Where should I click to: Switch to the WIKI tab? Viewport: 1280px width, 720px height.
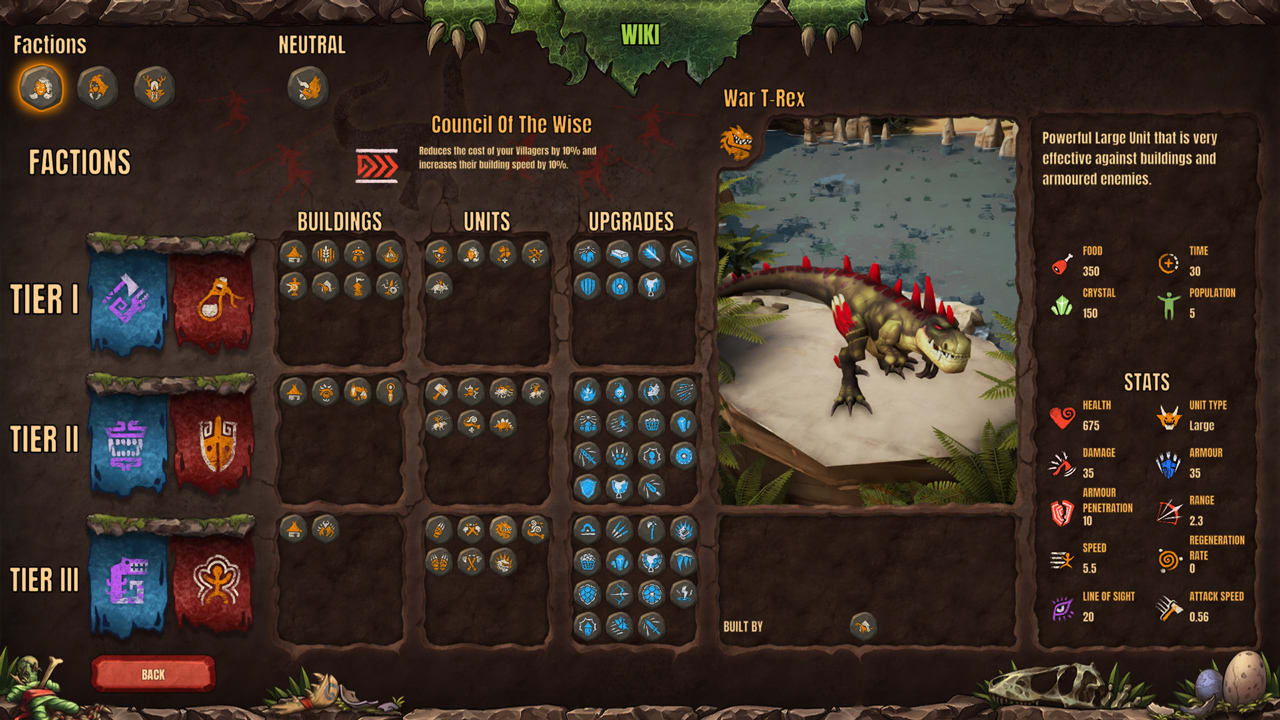[x=640, y=35]
